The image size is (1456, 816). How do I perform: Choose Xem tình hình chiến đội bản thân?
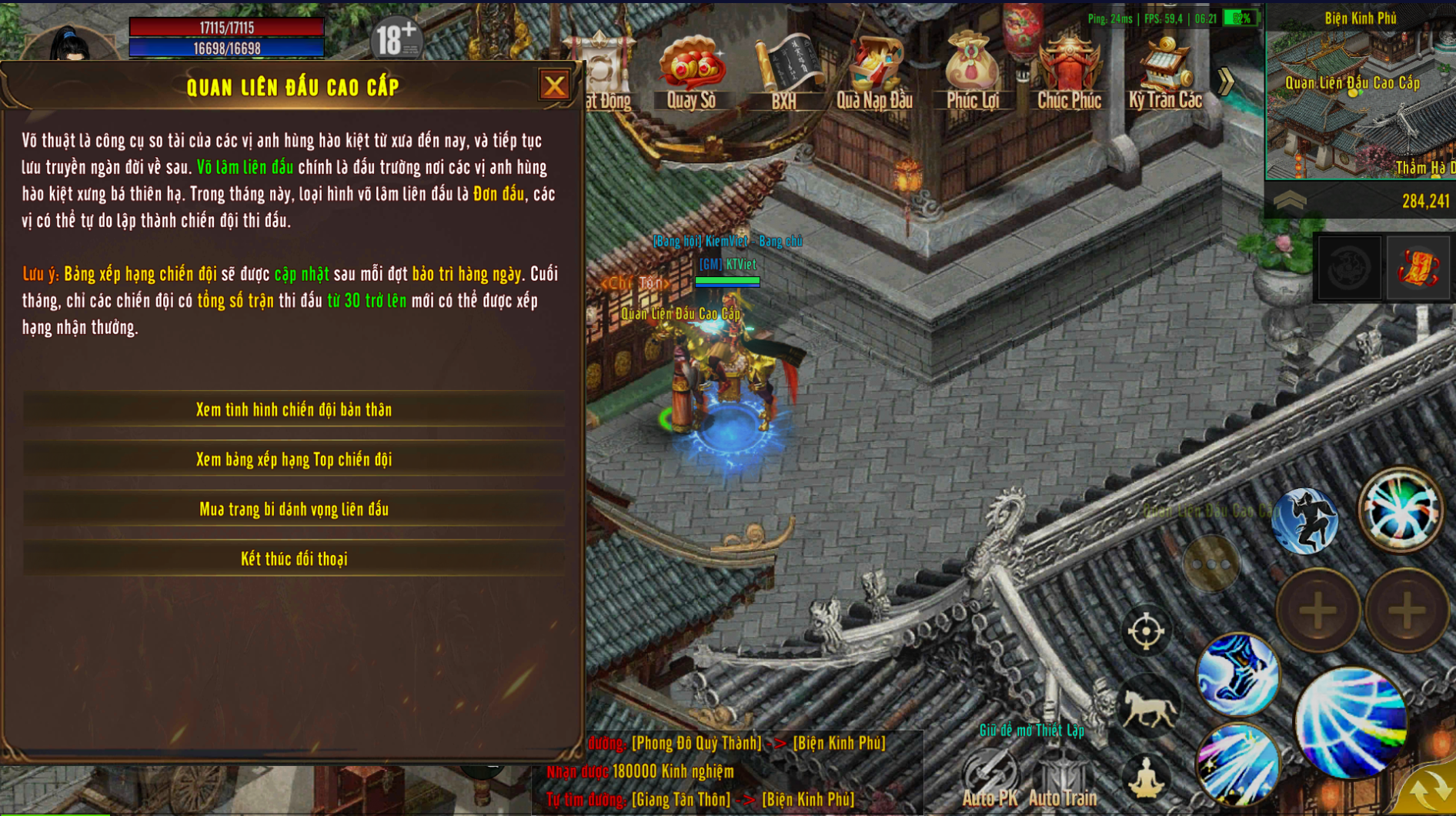pyautogui.click(x=294, y=410)
